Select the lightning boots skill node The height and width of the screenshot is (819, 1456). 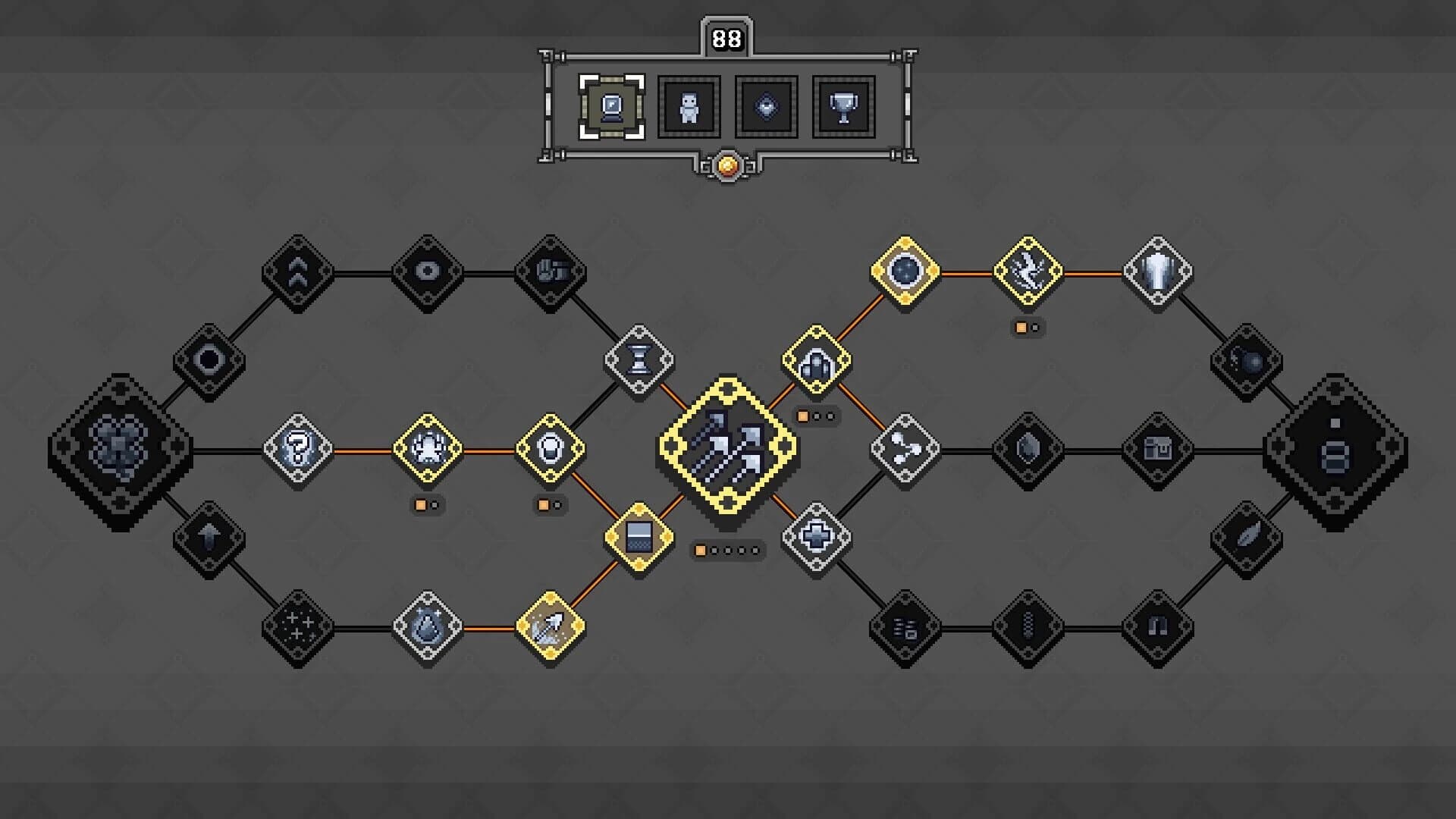[1029, 270]
